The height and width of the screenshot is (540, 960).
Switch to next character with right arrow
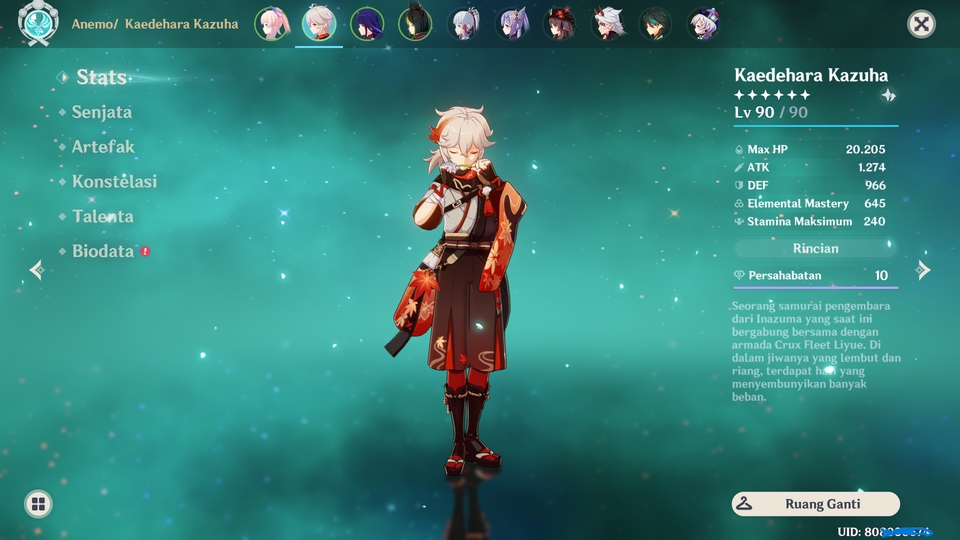coord(923,270)
